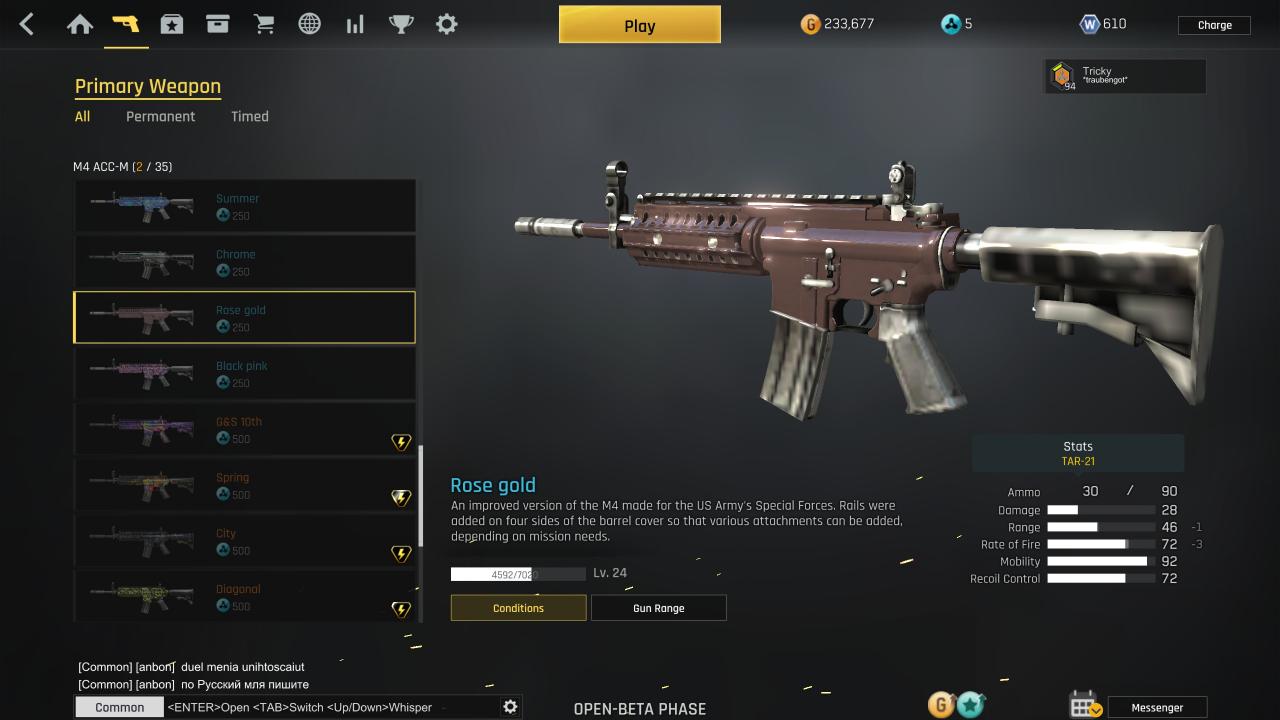1280x720 pixels.
Task: Open the home screen icon
Action: 80,24
